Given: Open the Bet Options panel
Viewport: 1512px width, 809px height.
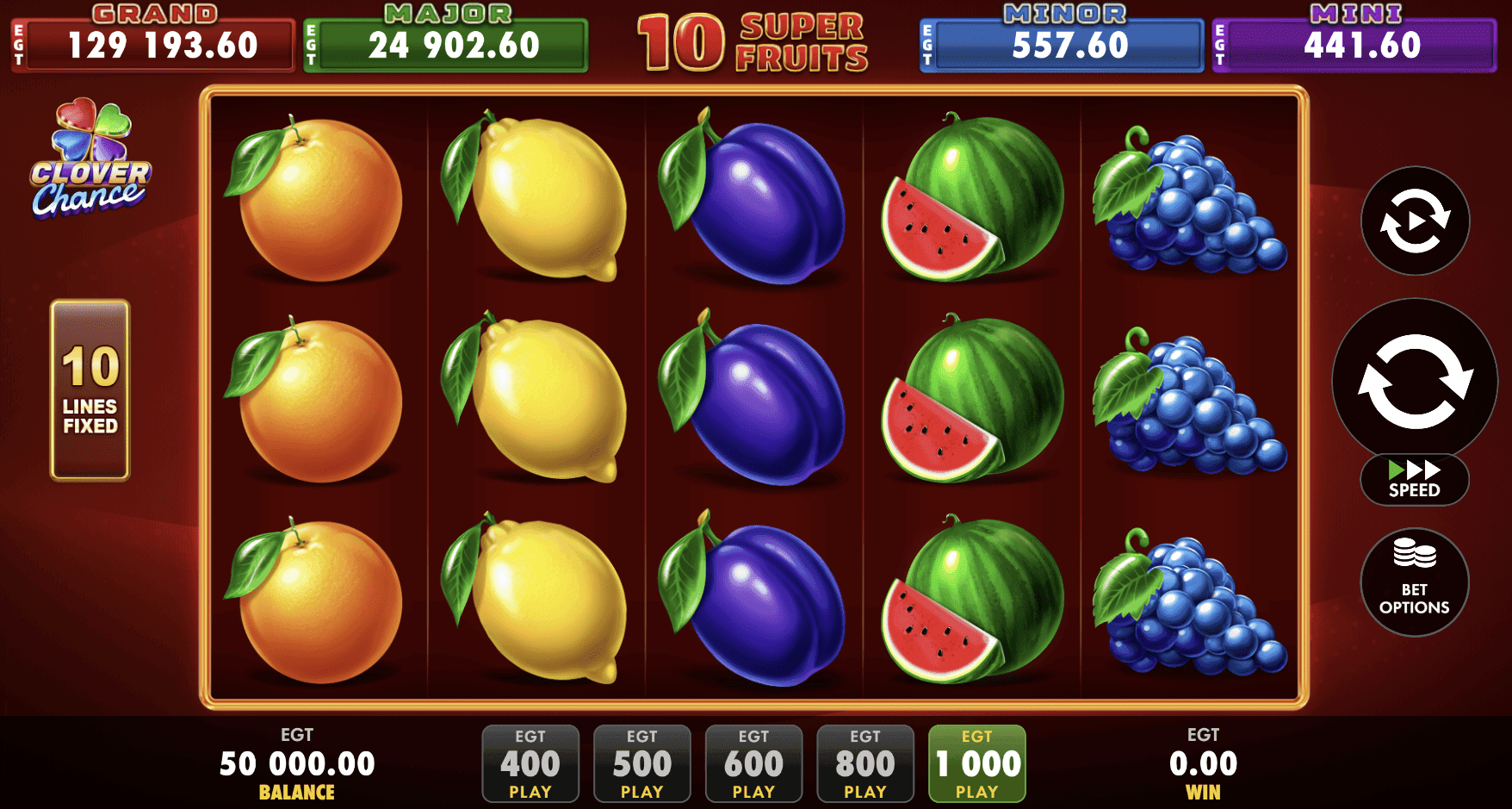Looking at the screenshot, I should pos(1413,583).
